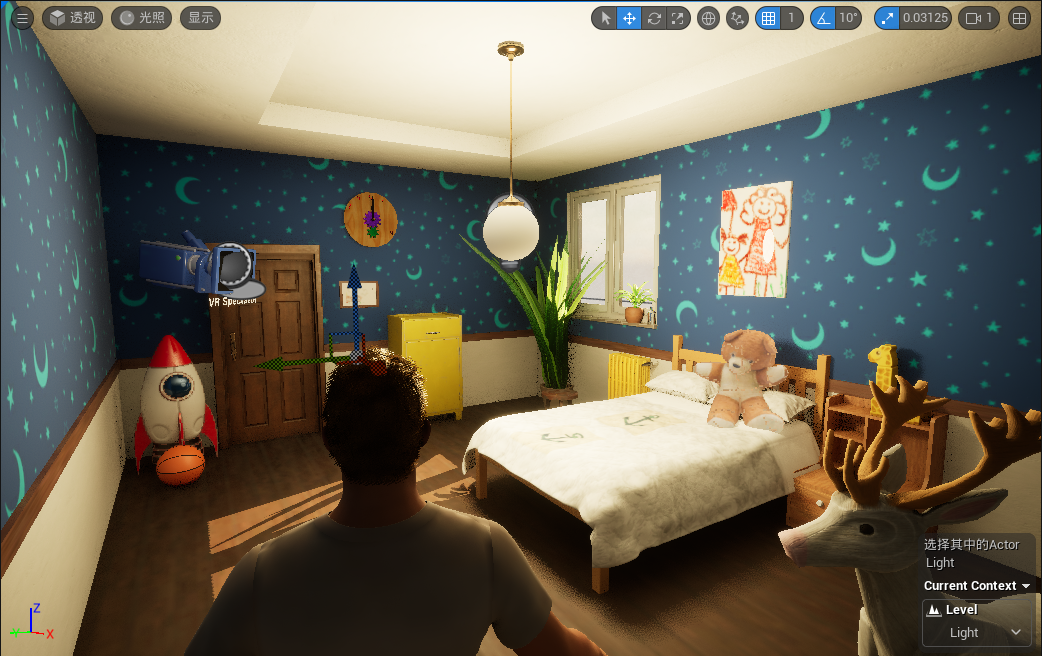The width and height of the screenshot is (1042, 656).
Task: Switch to the scale tool
Action: 678,18
